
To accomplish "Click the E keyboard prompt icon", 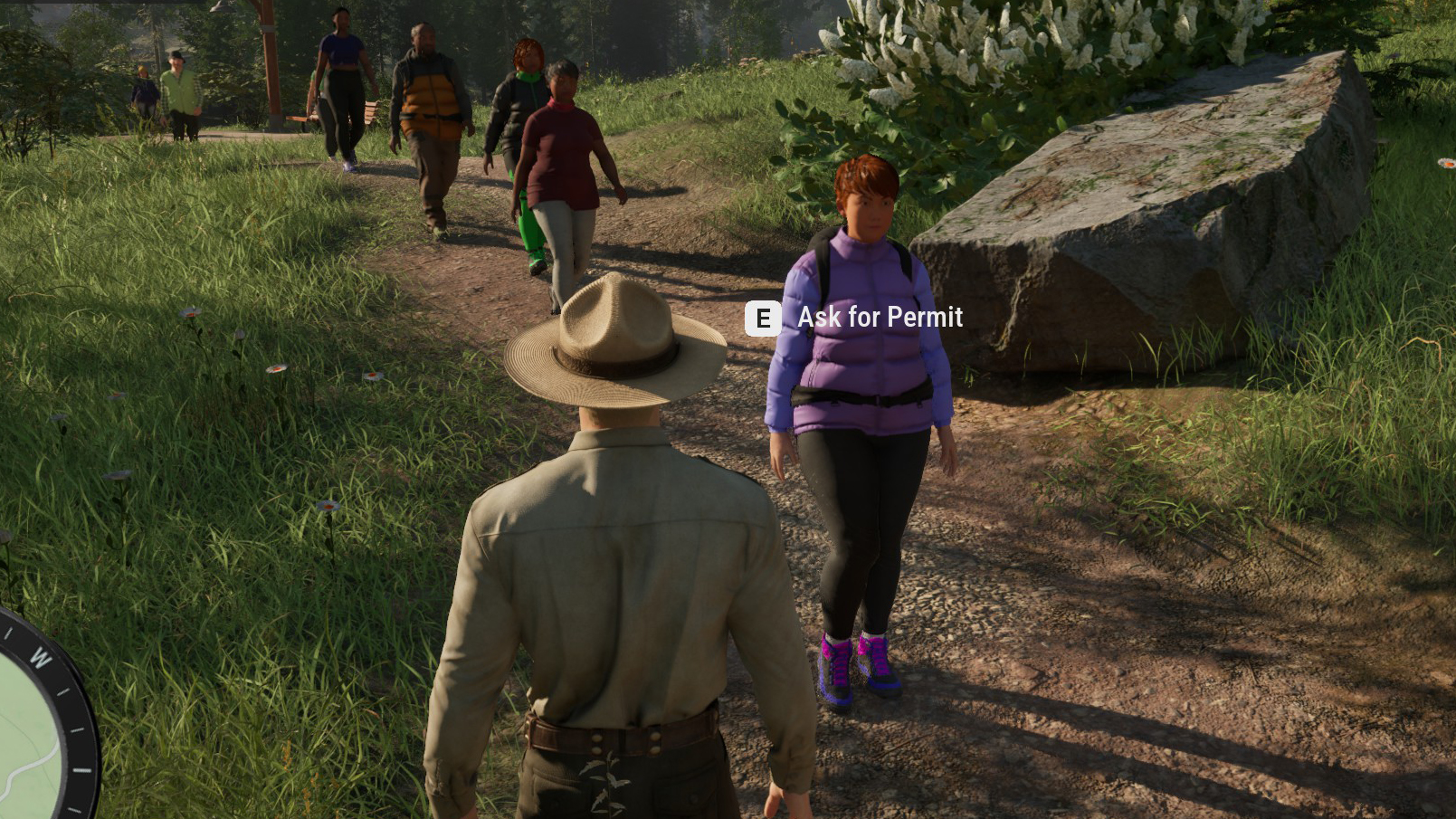I will (763, 318).
